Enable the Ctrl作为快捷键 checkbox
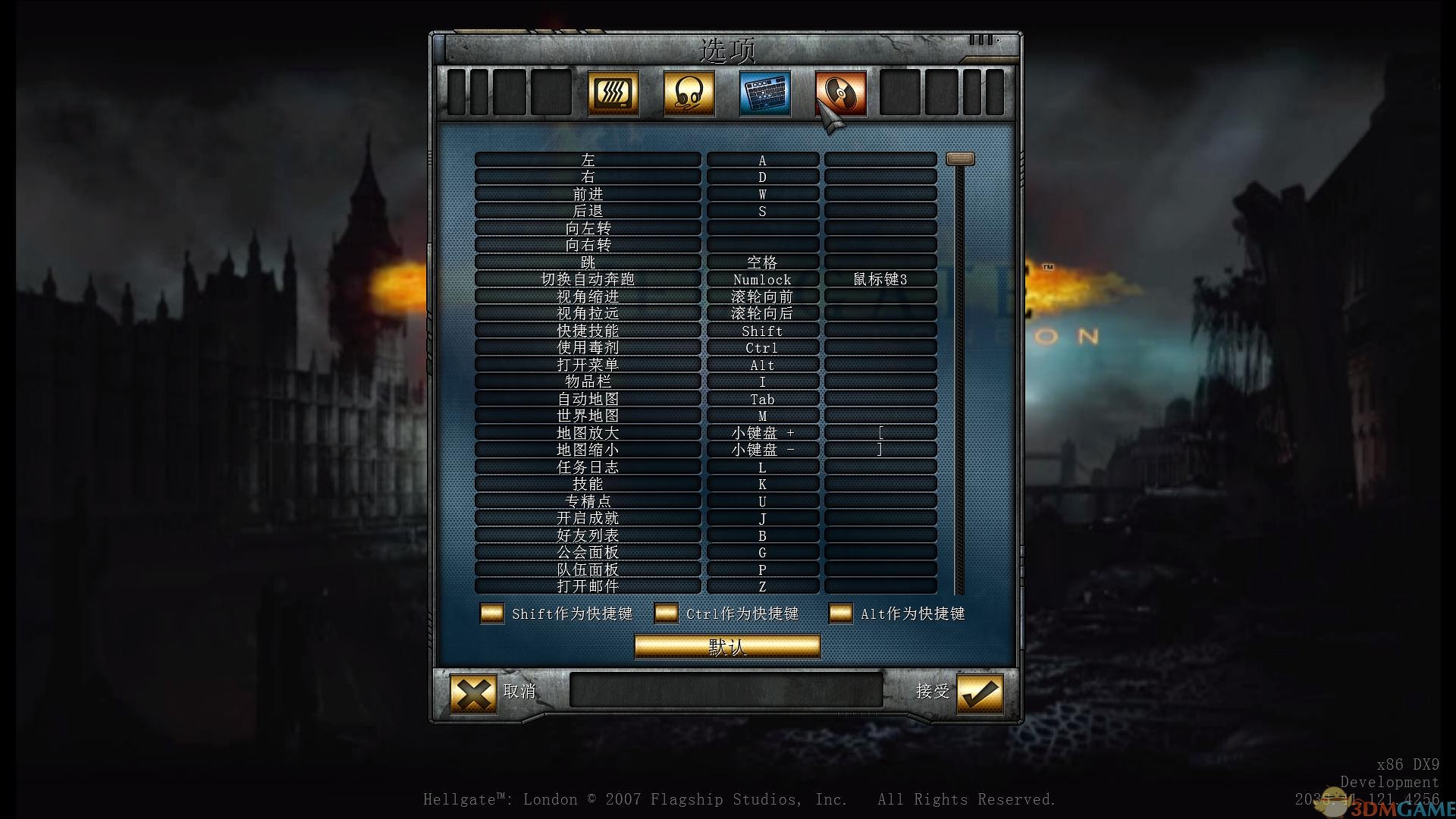The height and width of the screenshot is (819, 1456). pyautogui.click(x=666, y=613)
